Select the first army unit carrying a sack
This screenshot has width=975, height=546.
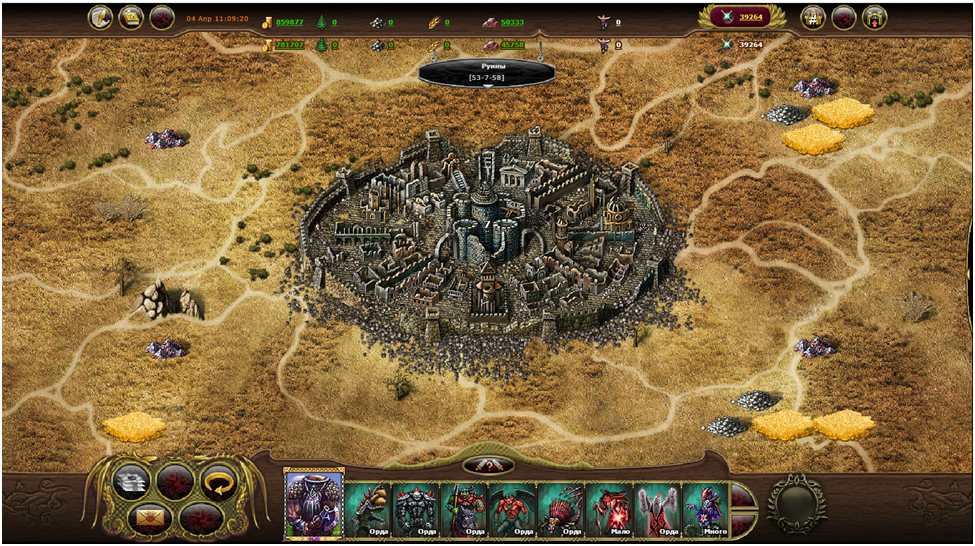coord(368,509)
